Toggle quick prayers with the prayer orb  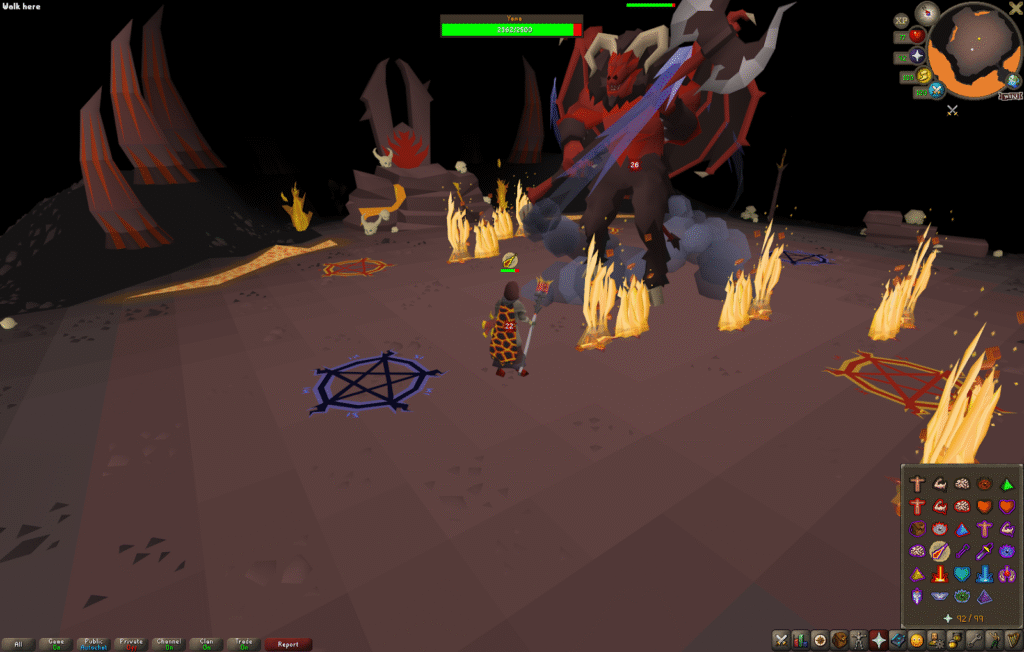[918, 56]
